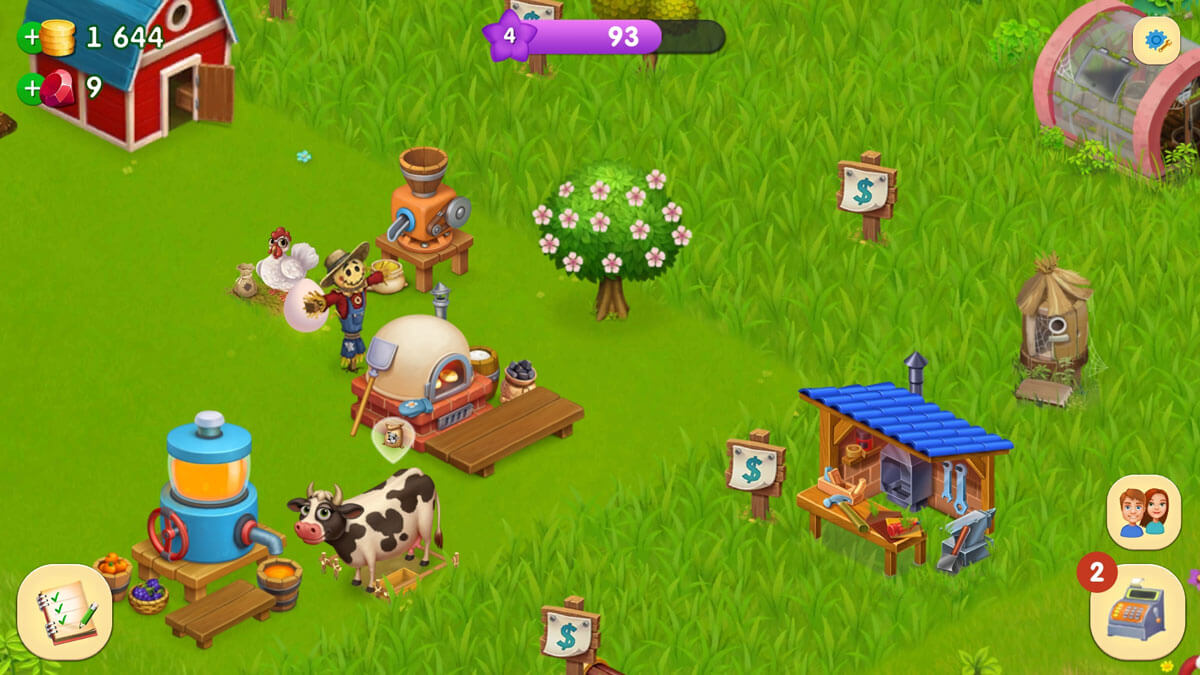Open the friends button

pos(1143,511)
